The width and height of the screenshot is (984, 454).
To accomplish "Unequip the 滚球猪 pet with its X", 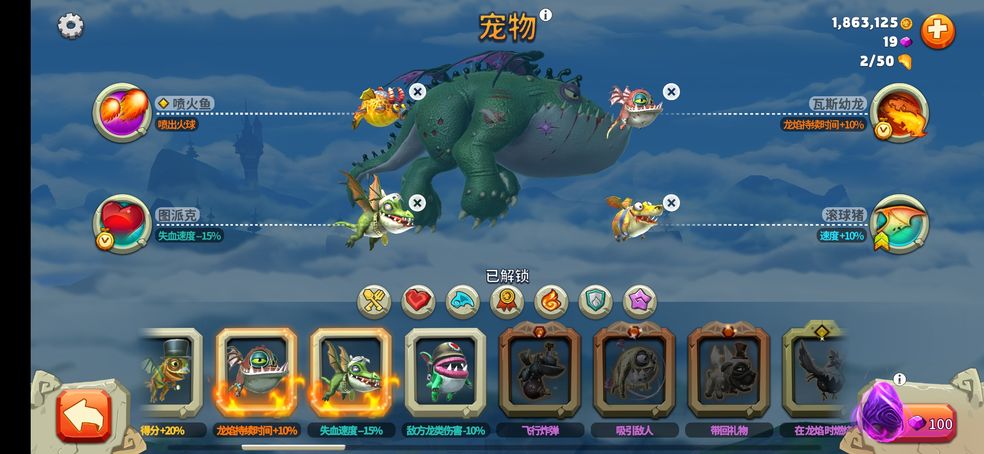I will tap(671, 203).
